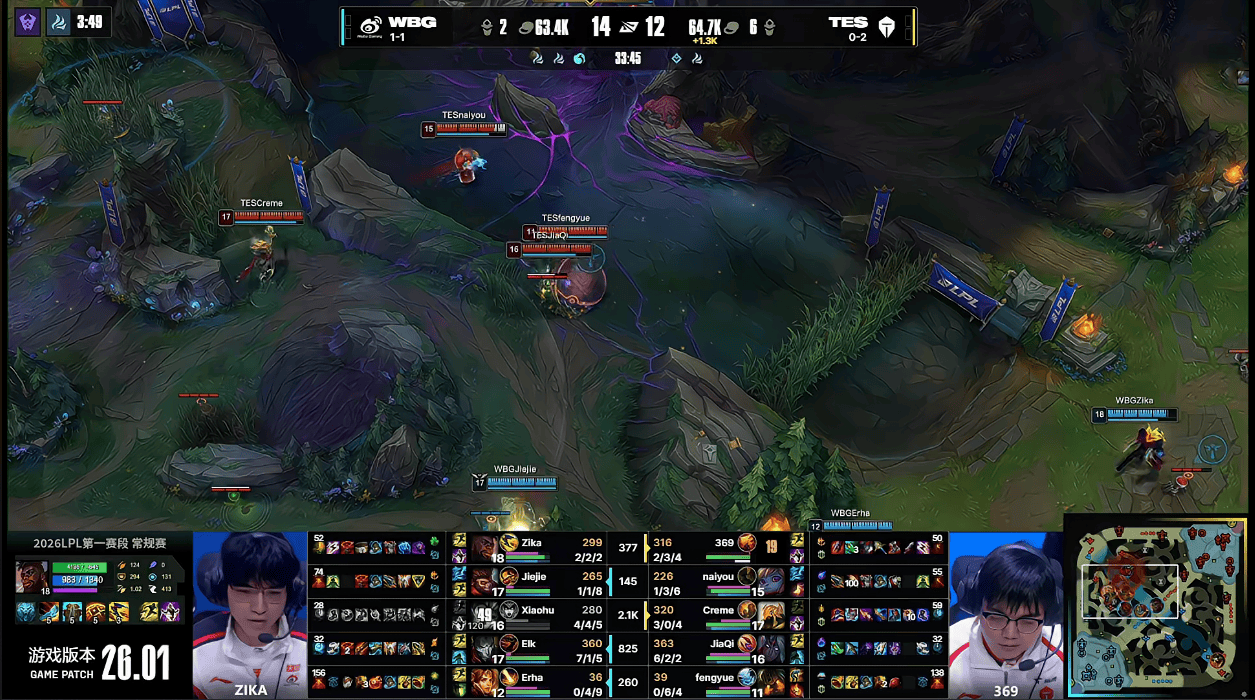Click the 369 player camera feed

(x=1005, y=610)
